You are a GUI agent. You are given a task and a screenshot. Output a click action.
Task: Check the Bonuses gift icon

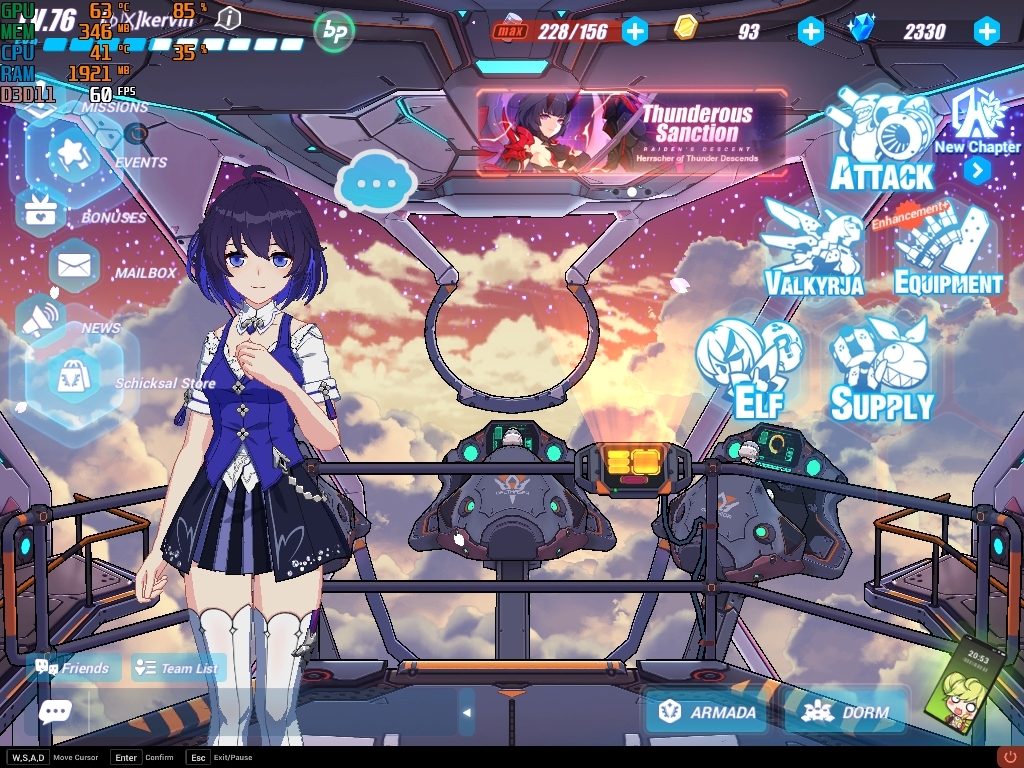(x=41, y=210)
